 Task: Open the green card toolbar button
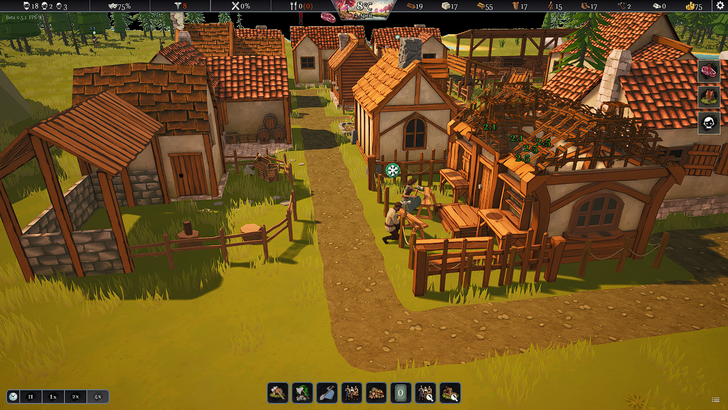tap(401, 393)
